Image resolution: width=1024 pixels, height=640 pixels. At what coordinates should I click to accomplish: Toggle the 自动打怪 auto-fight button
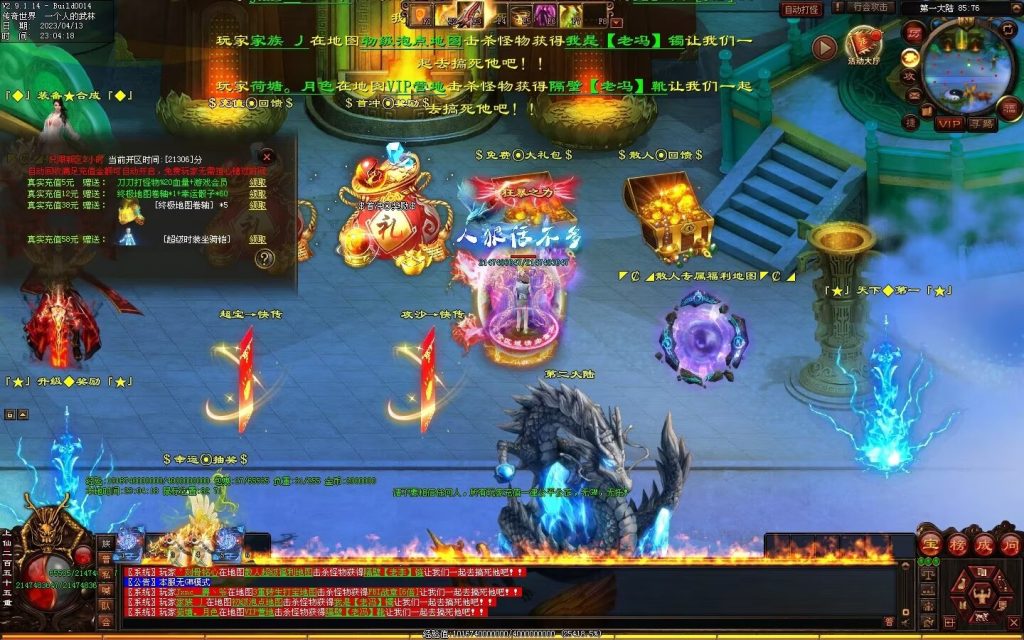[802, 9]
